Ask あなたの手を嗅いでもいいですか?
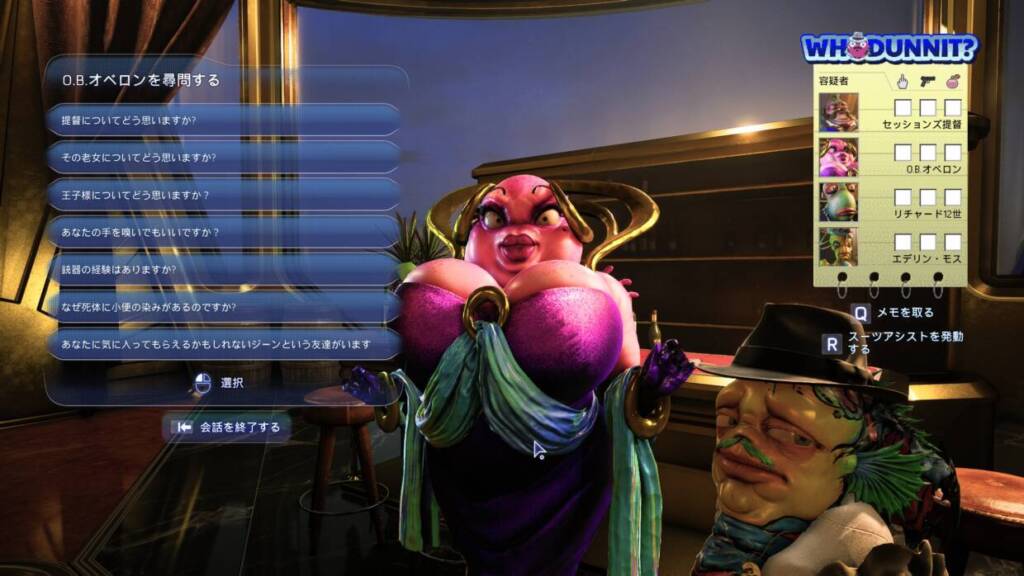The height and width of the screenshot is (576, 1024). point(223,232)
